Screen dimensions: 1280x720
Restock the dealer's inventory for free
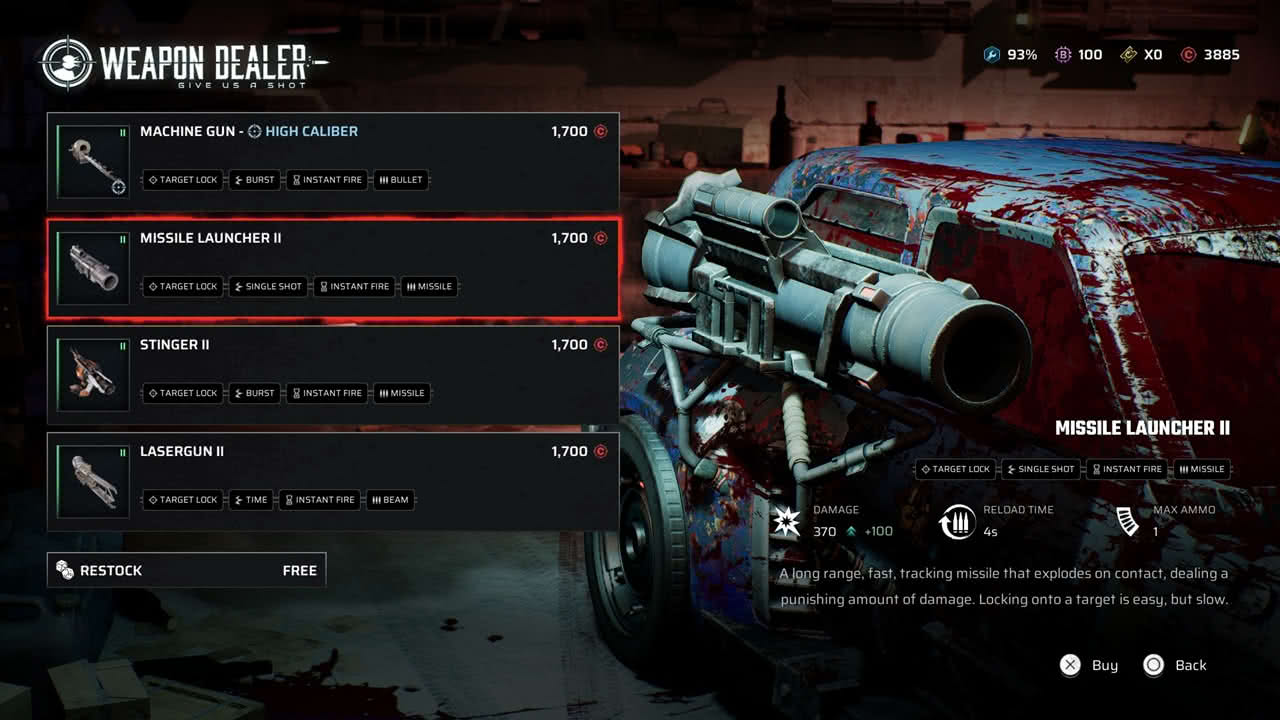(186, 570)
